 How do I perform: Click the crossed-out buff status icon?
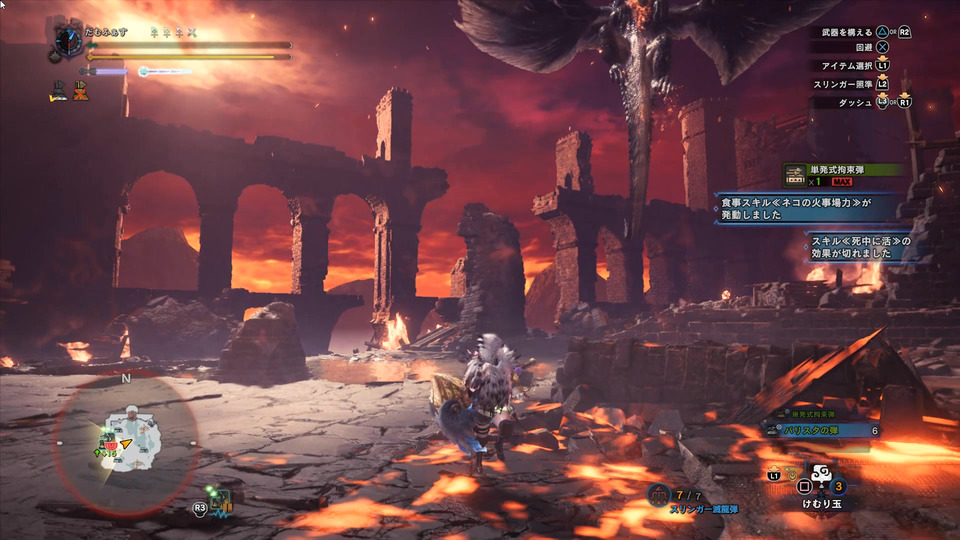[80, 91]
